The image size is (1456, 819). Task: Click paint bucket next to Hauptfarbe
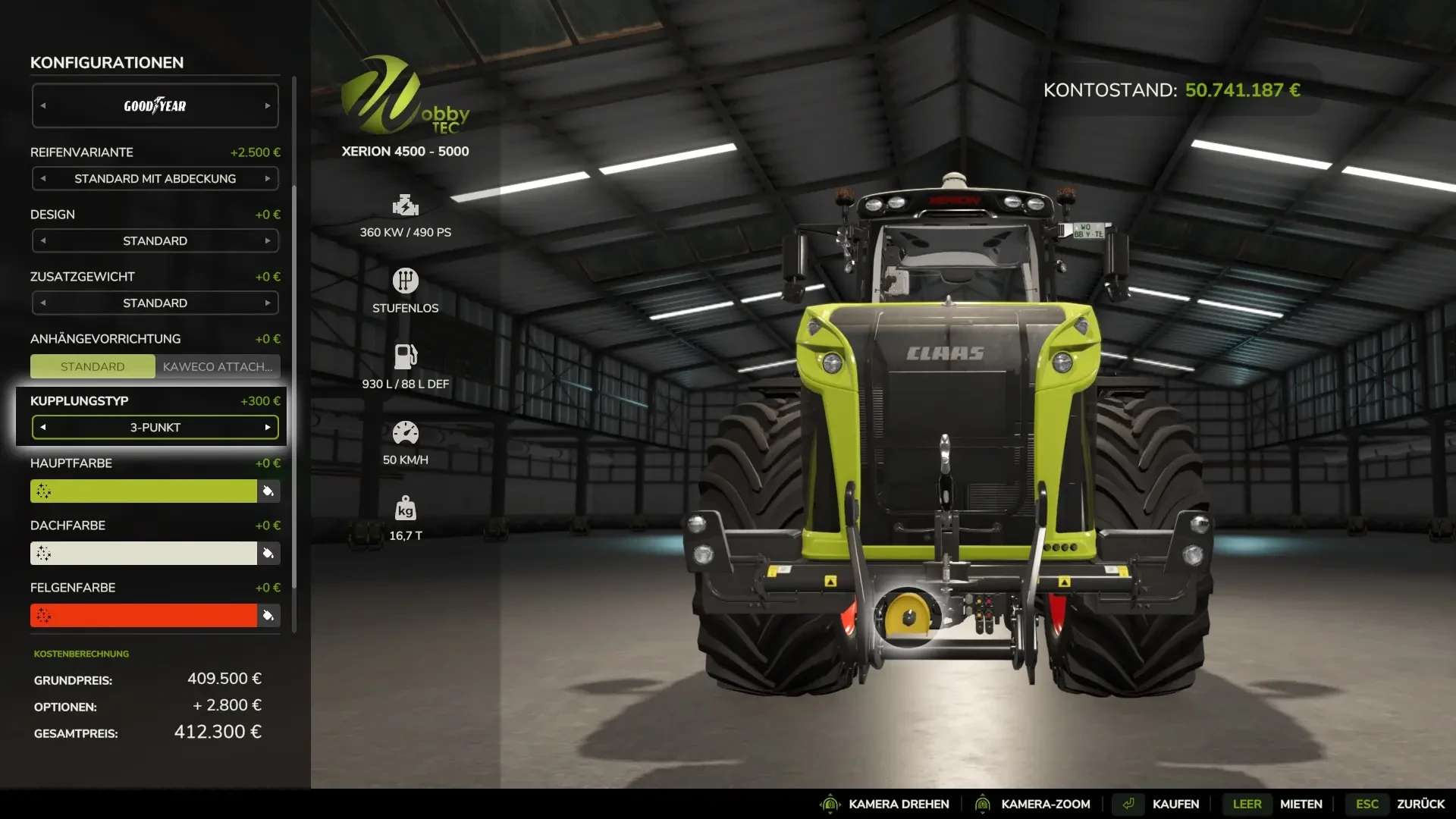coord(268,491)
